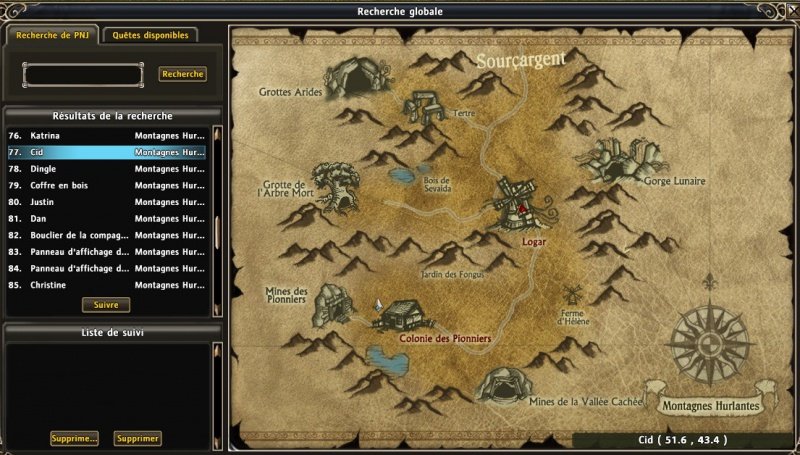The width and height of the screenshot is (800, 455).
Task: Track the selected NPC with Suivre
Action: click(x=106, y=304)
